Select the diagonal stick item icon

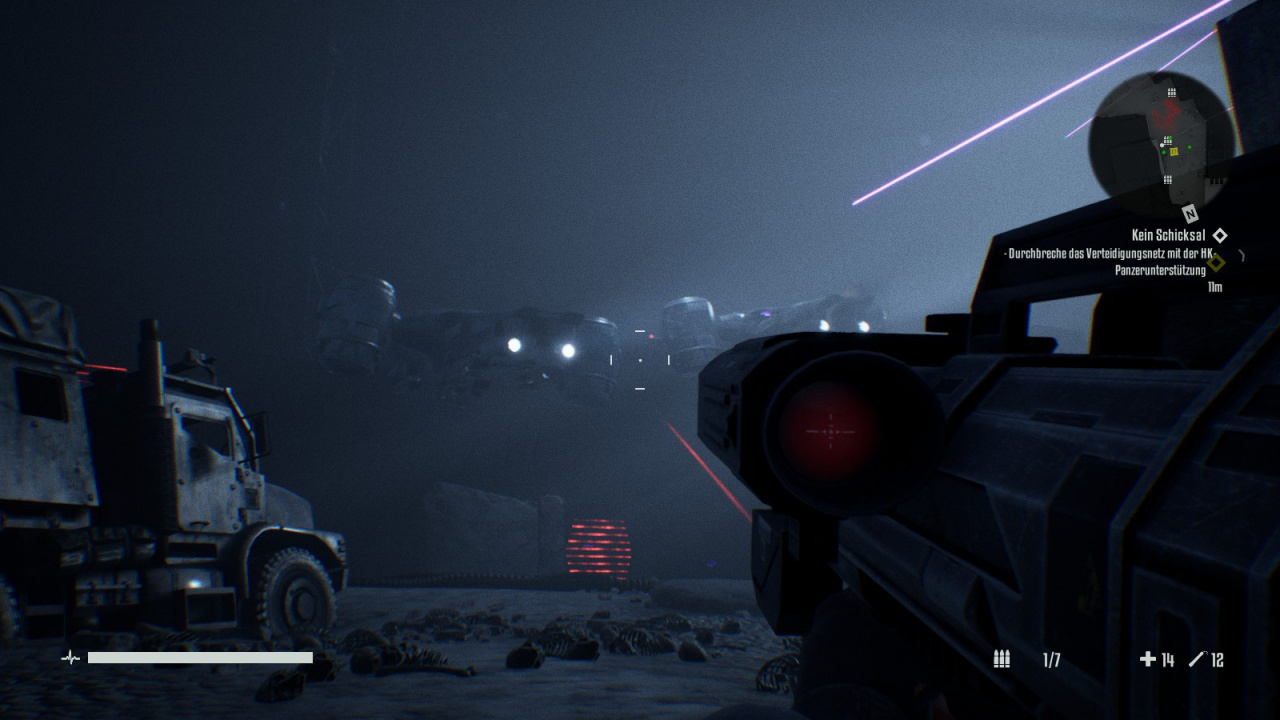coord(1197,659)
